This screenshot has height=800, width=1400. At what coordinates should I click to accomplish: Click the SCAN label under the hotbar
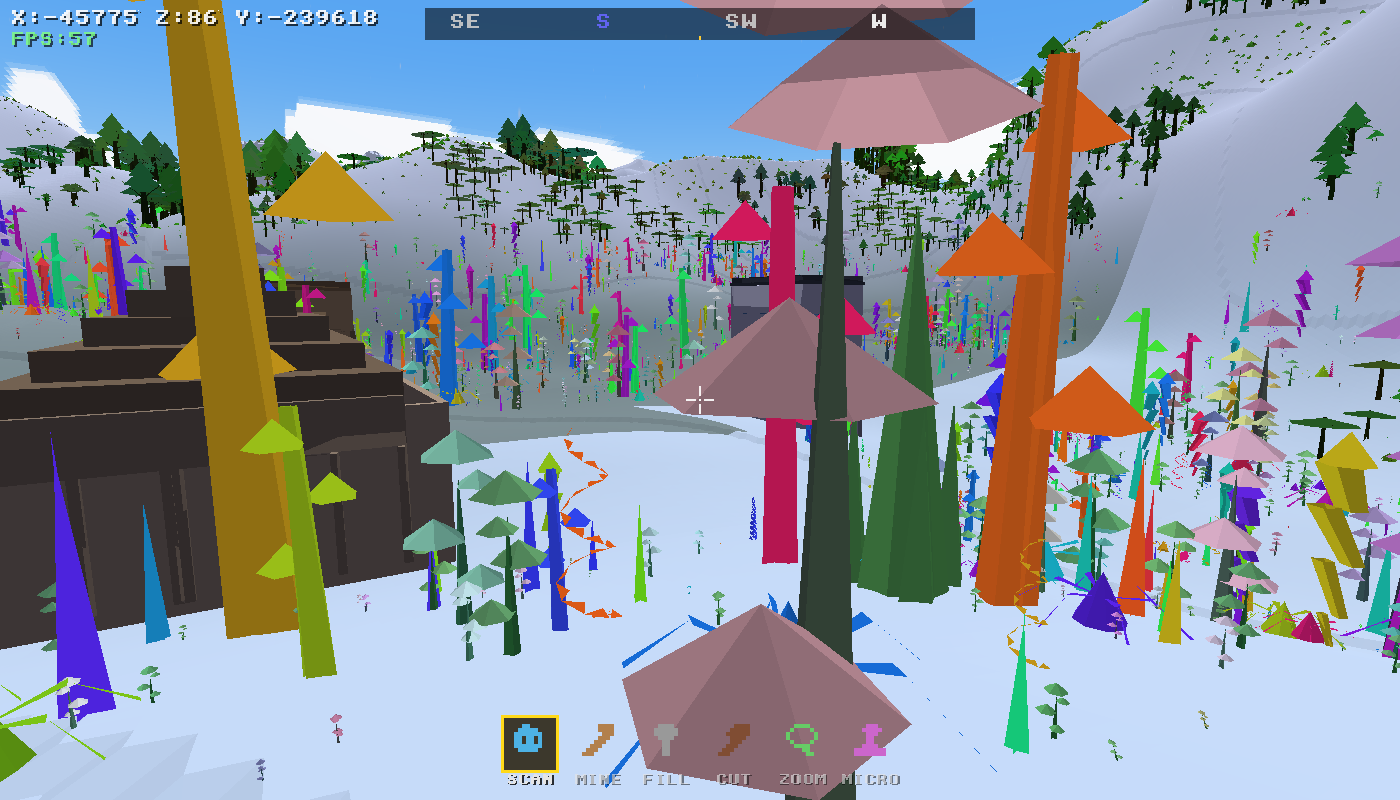tap(531, 779)
